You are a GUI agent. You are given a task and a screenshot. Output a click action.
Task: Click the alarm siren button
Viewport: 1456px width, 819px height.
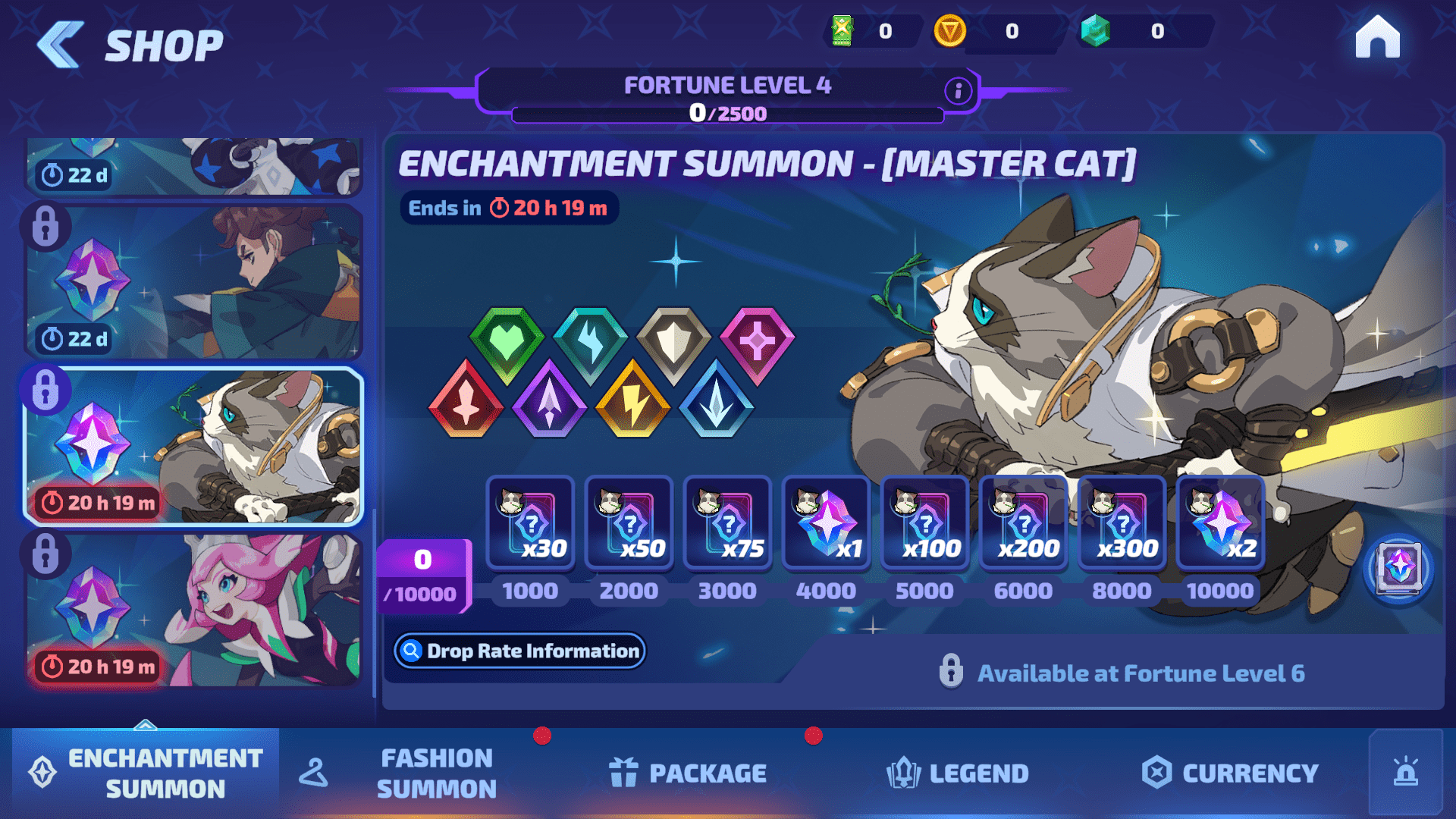[x=1405, y=773]
